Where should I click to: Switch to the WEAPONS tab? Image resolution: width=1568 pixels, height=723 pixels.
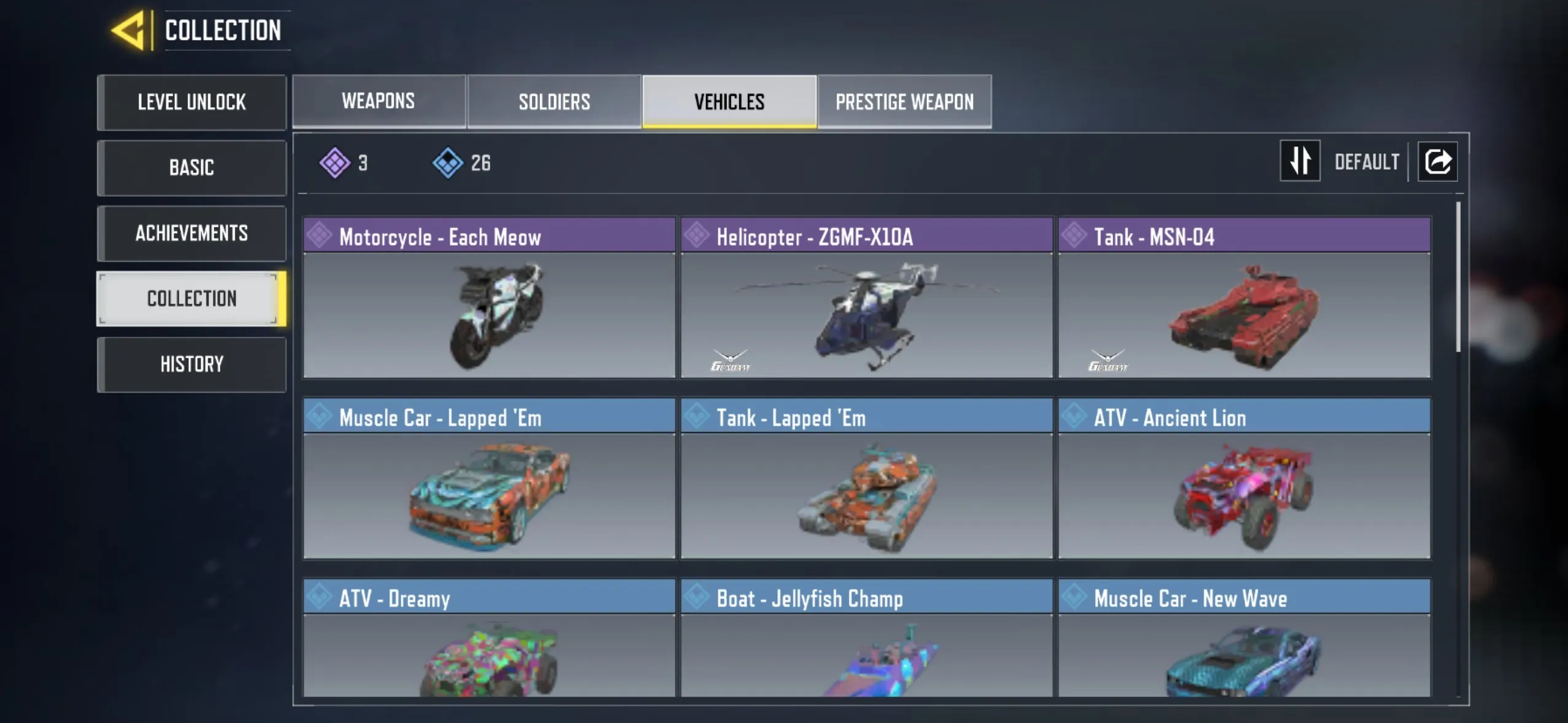379,101
